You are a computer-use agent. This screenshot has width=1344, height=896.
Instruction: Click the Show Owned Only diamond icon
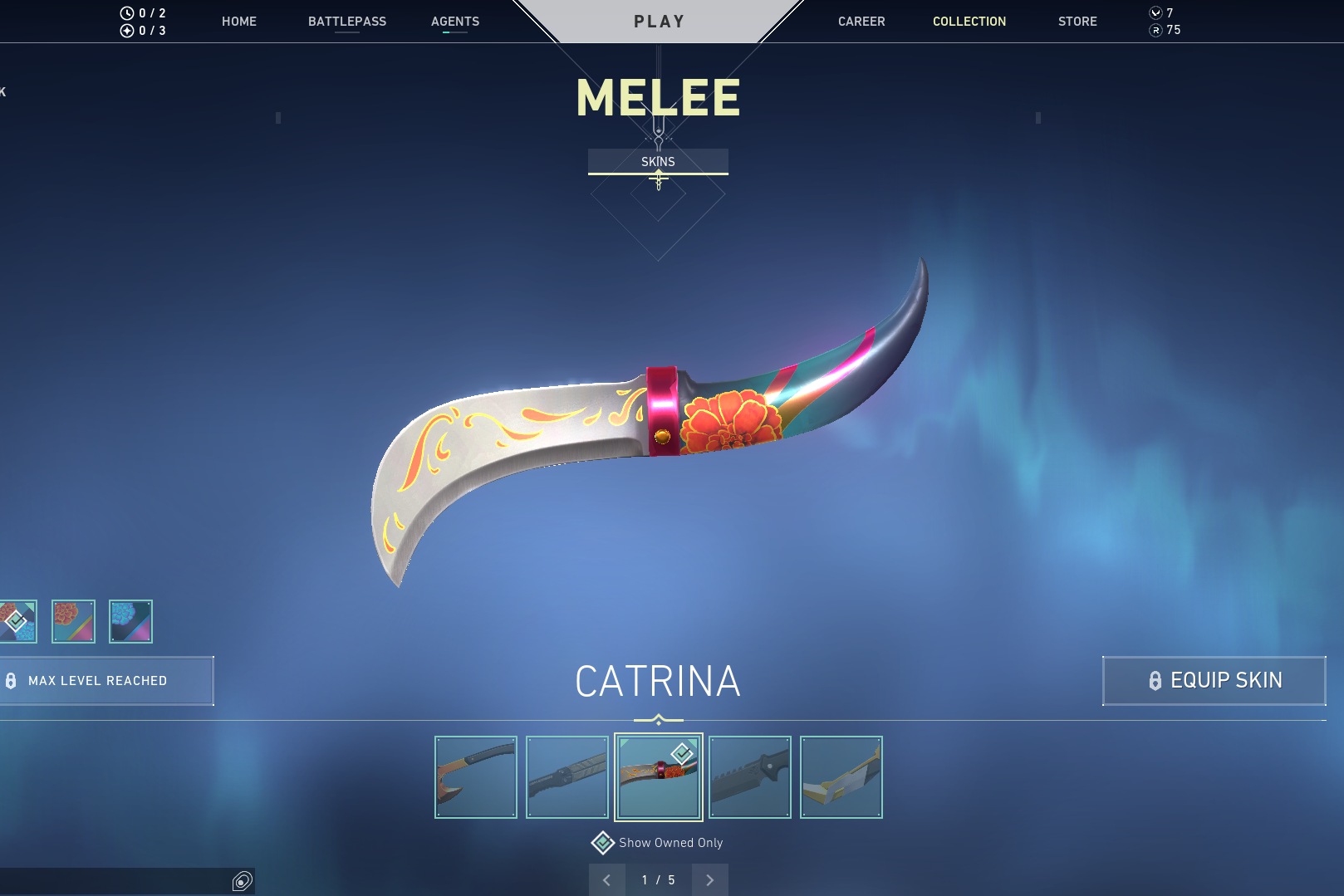pyautogui.click(x=603, y=842)
